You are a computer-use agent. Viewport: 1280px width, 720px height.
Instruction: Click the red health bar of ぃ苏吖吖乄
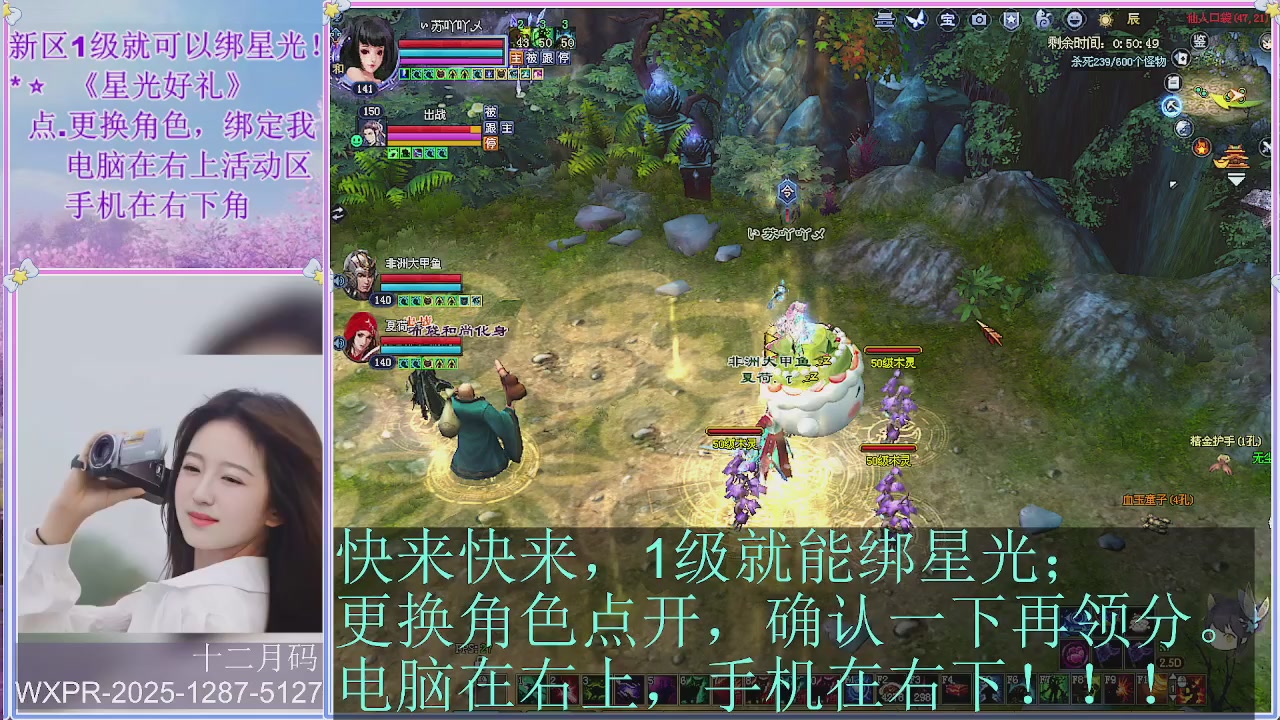click(450, 43)
